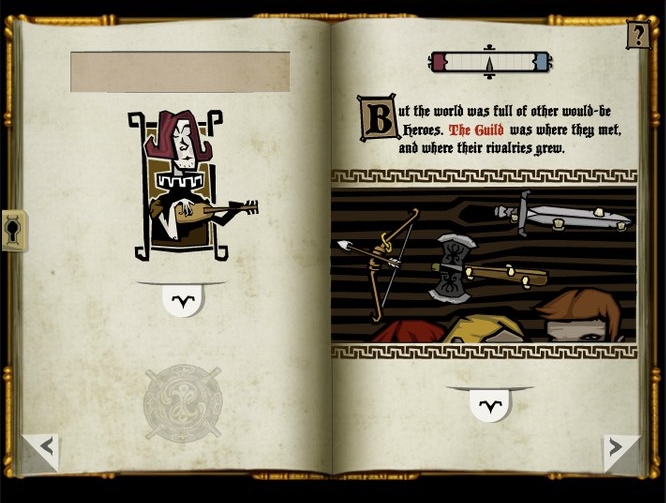Open the help question mark button
Viewport: 666px width, 503px height.
point(637,36)
